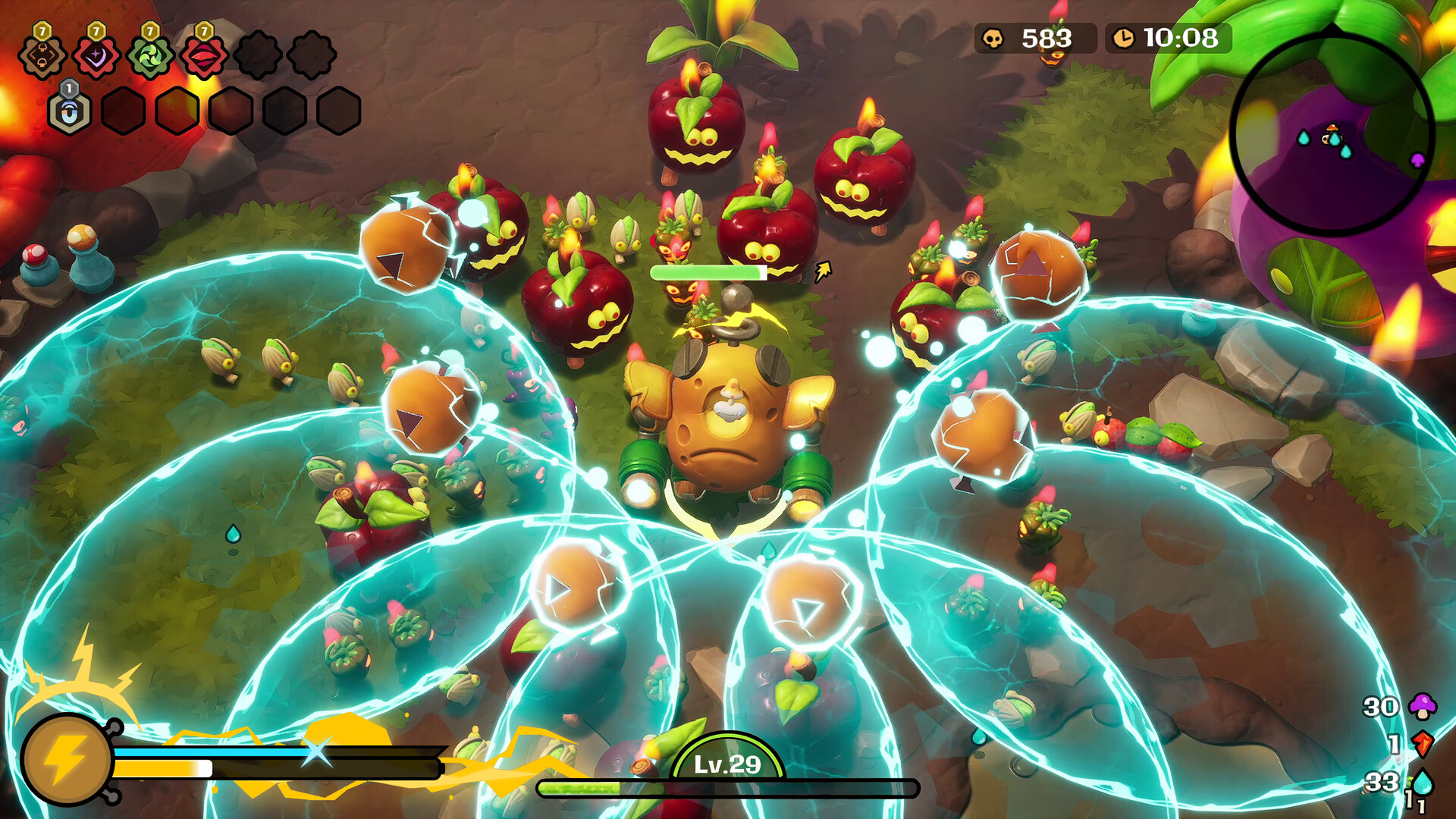1456x819 pixels.
Task: Click the purple mushroom marker on the minimap
Action: point(1417,159)
